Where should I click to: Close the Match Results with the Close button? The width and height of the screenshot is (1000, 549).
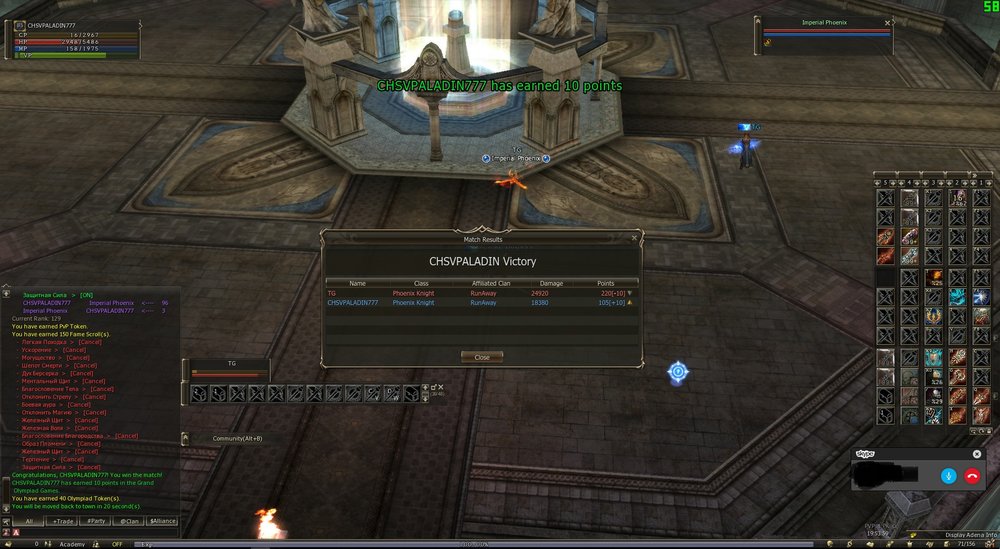click(481, 357)
